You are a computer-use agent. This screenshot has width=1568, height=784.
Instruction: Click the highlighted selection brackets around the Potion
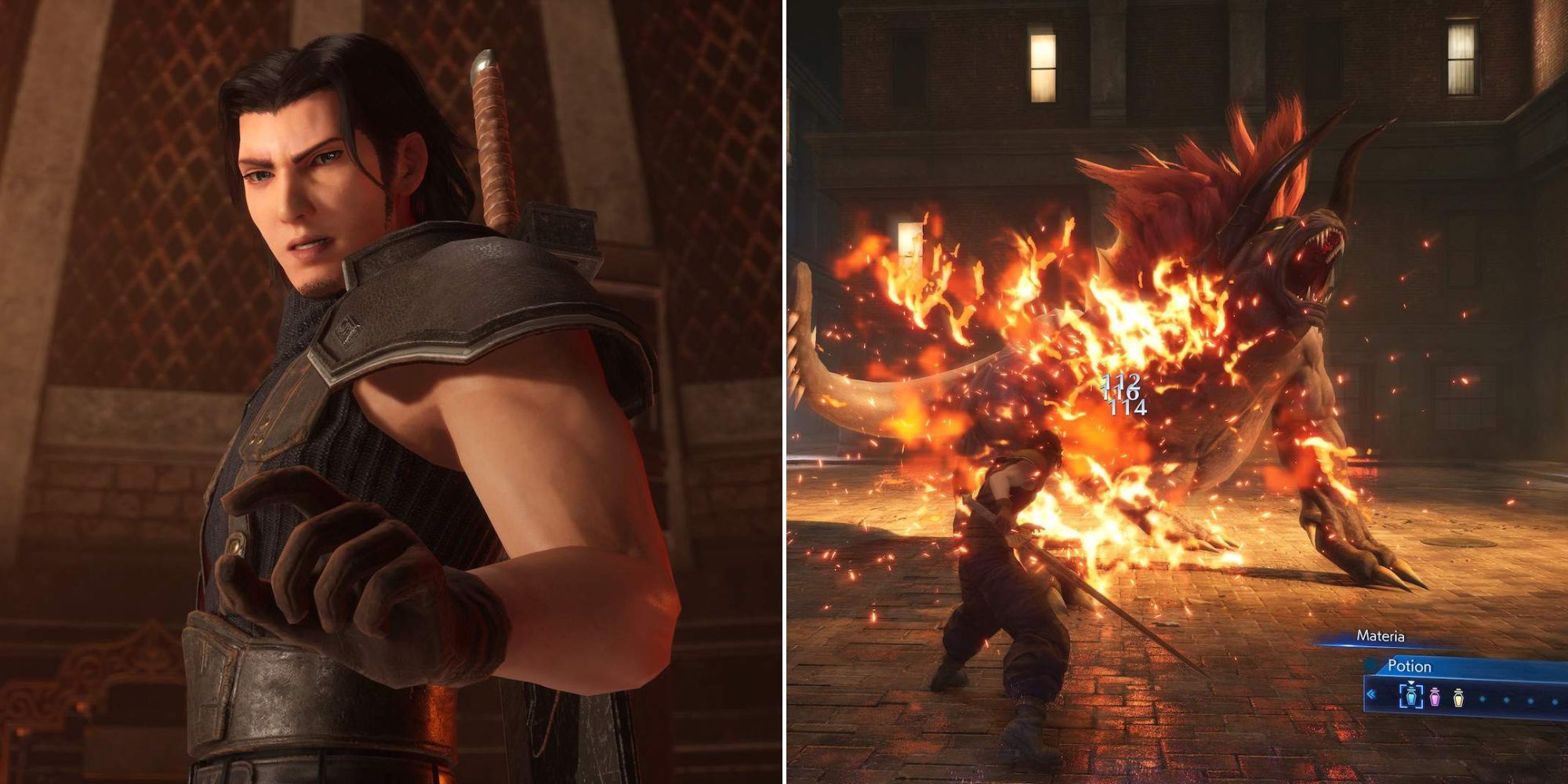tap(1411, 698)
